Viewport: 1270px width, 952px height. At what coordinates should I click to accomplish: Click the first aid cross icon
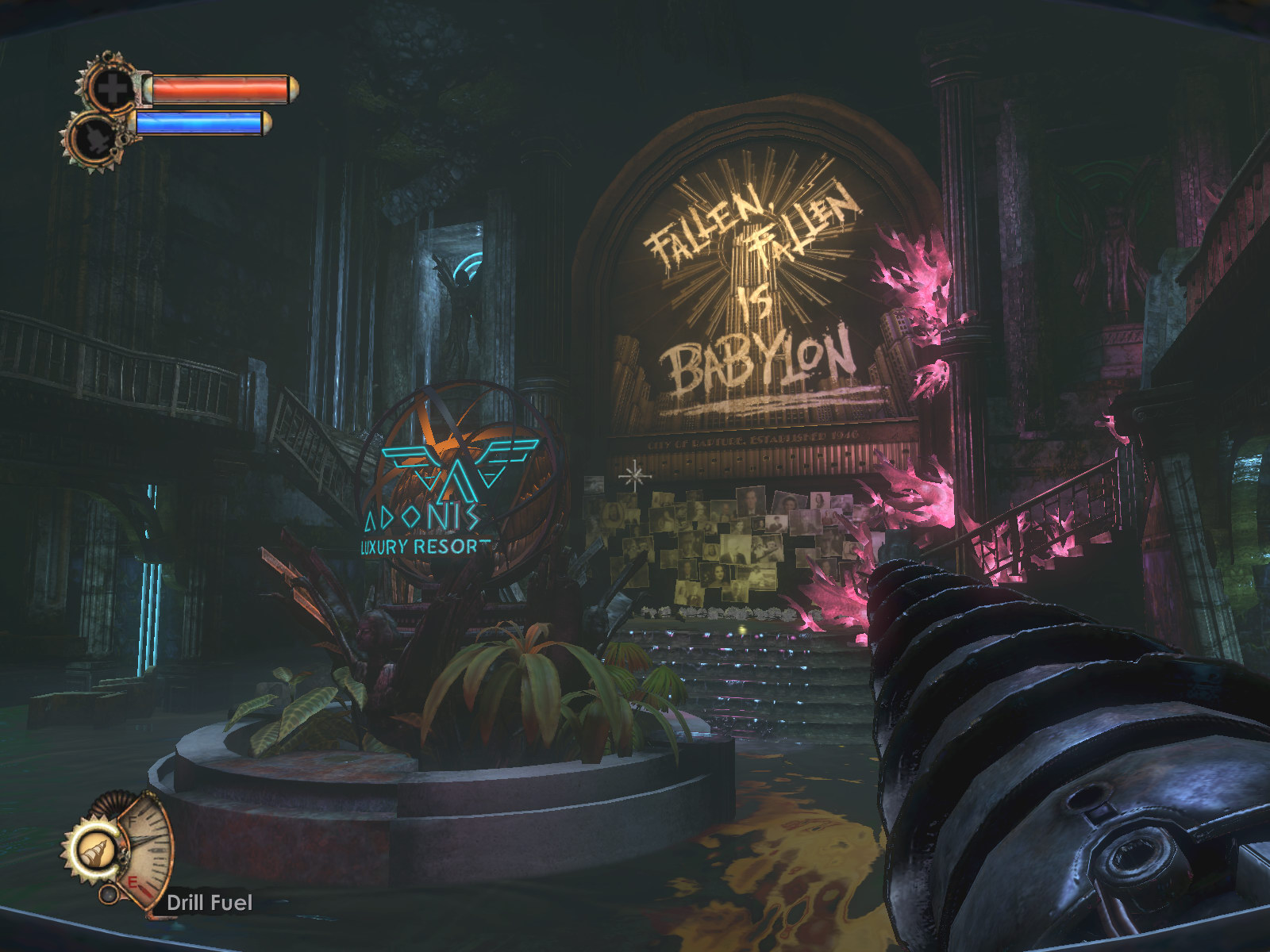point(112,88)
